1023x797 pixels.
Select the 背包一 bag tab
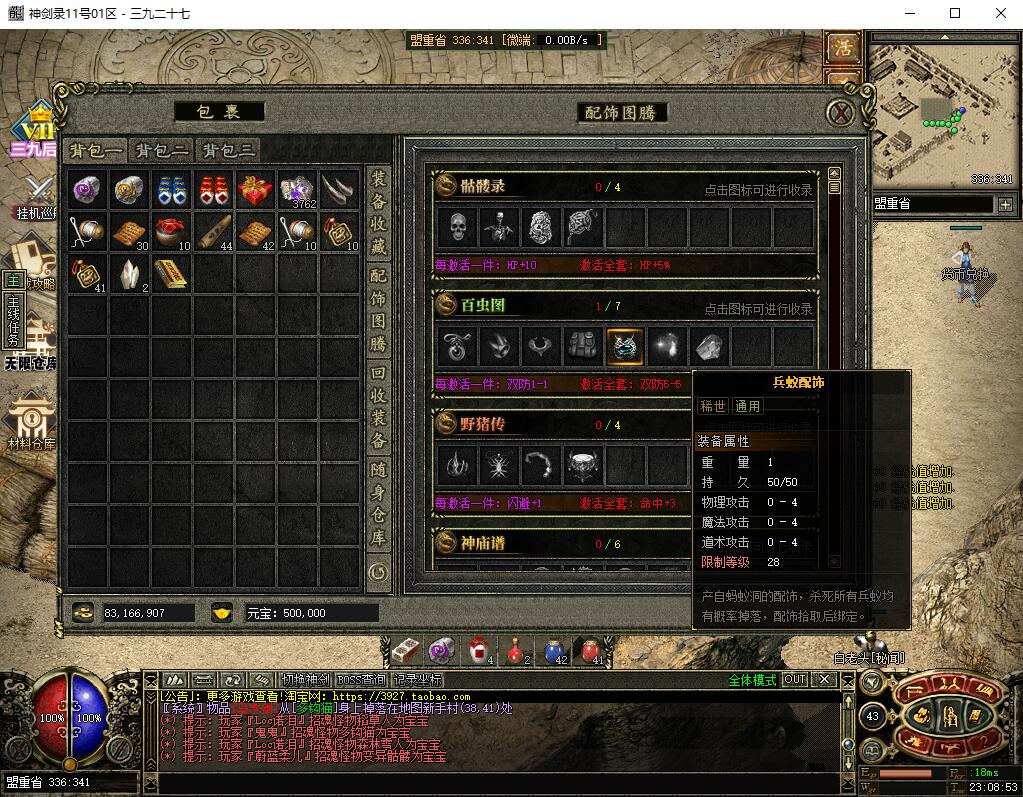click(x=96, y=151)
